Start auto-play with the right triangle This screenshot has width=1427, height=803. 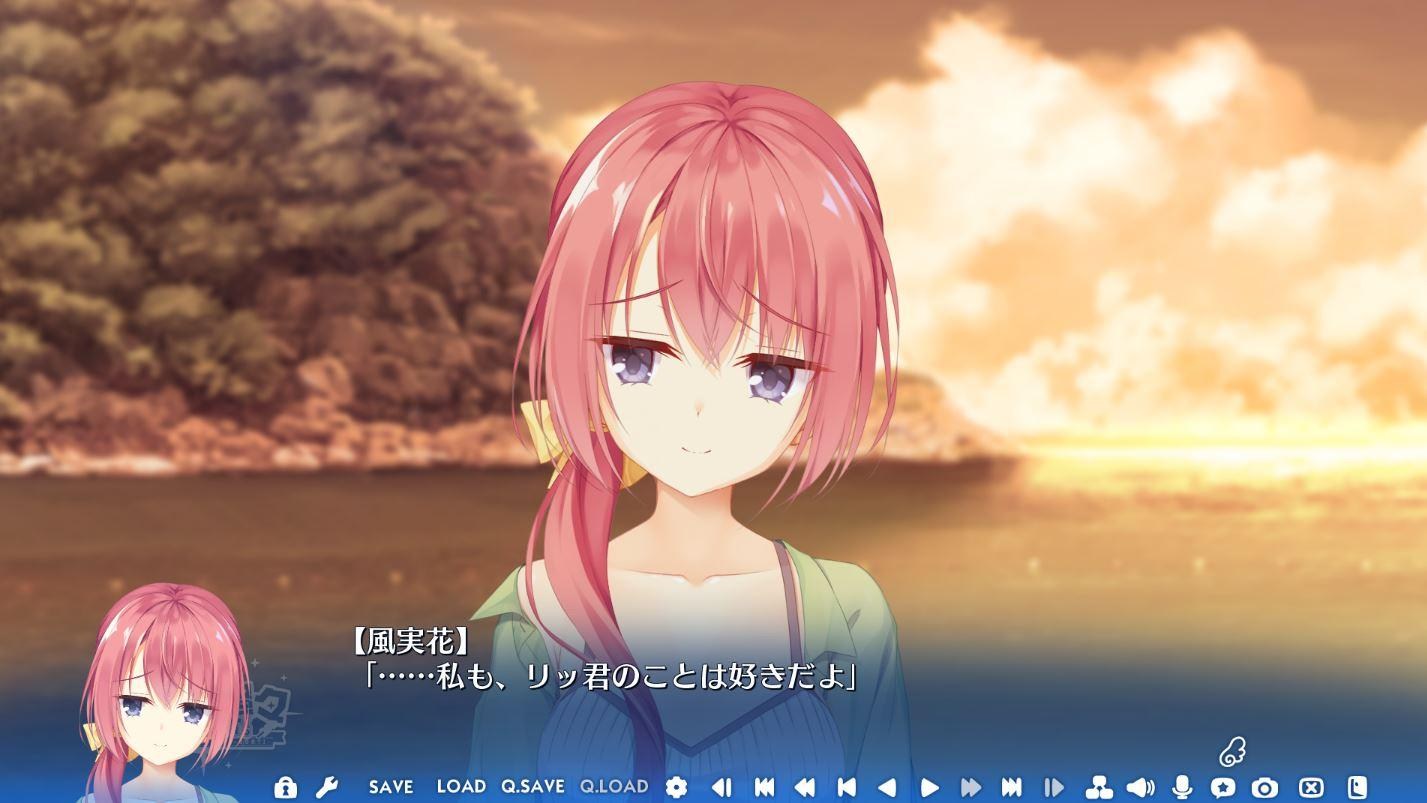(x=929, y=788)
